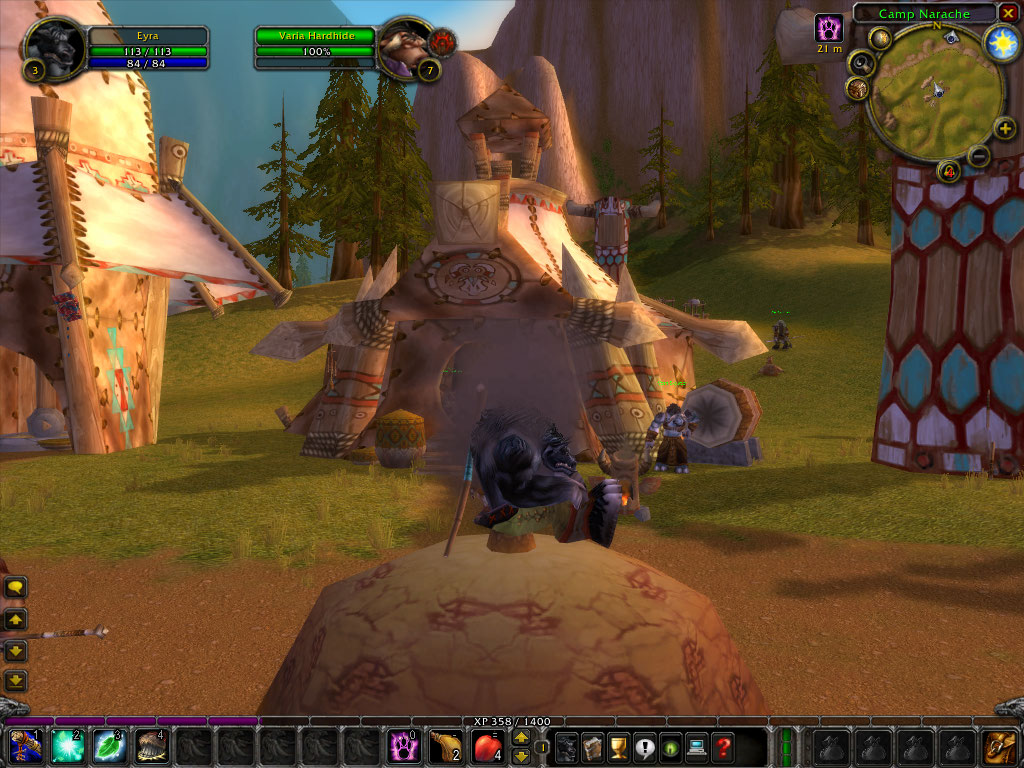
Task: Cast the green leaf healing spell
Action: tap(110, 747)
